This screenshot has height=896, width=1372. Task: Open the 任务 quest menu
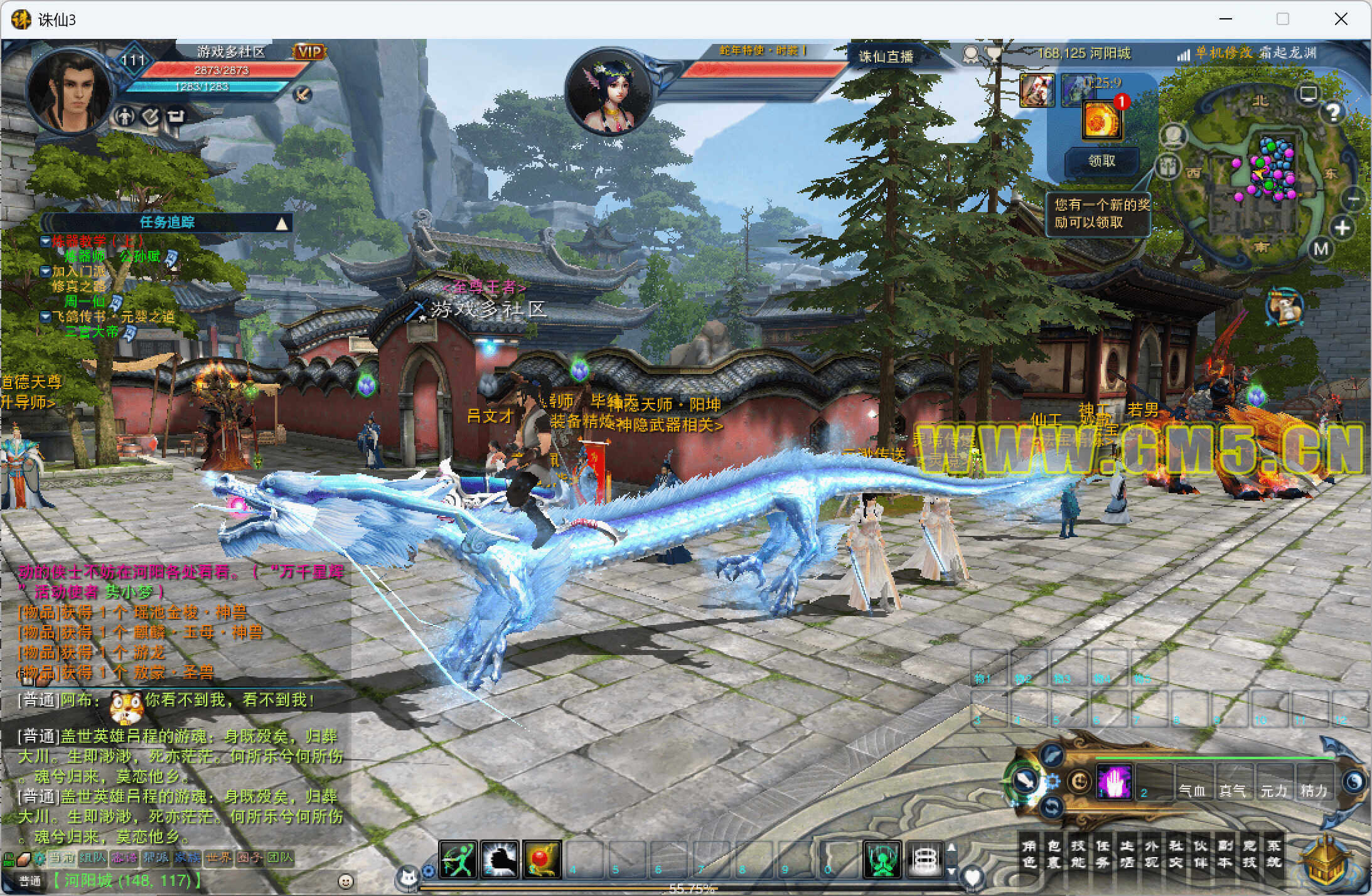point(1102,853)
